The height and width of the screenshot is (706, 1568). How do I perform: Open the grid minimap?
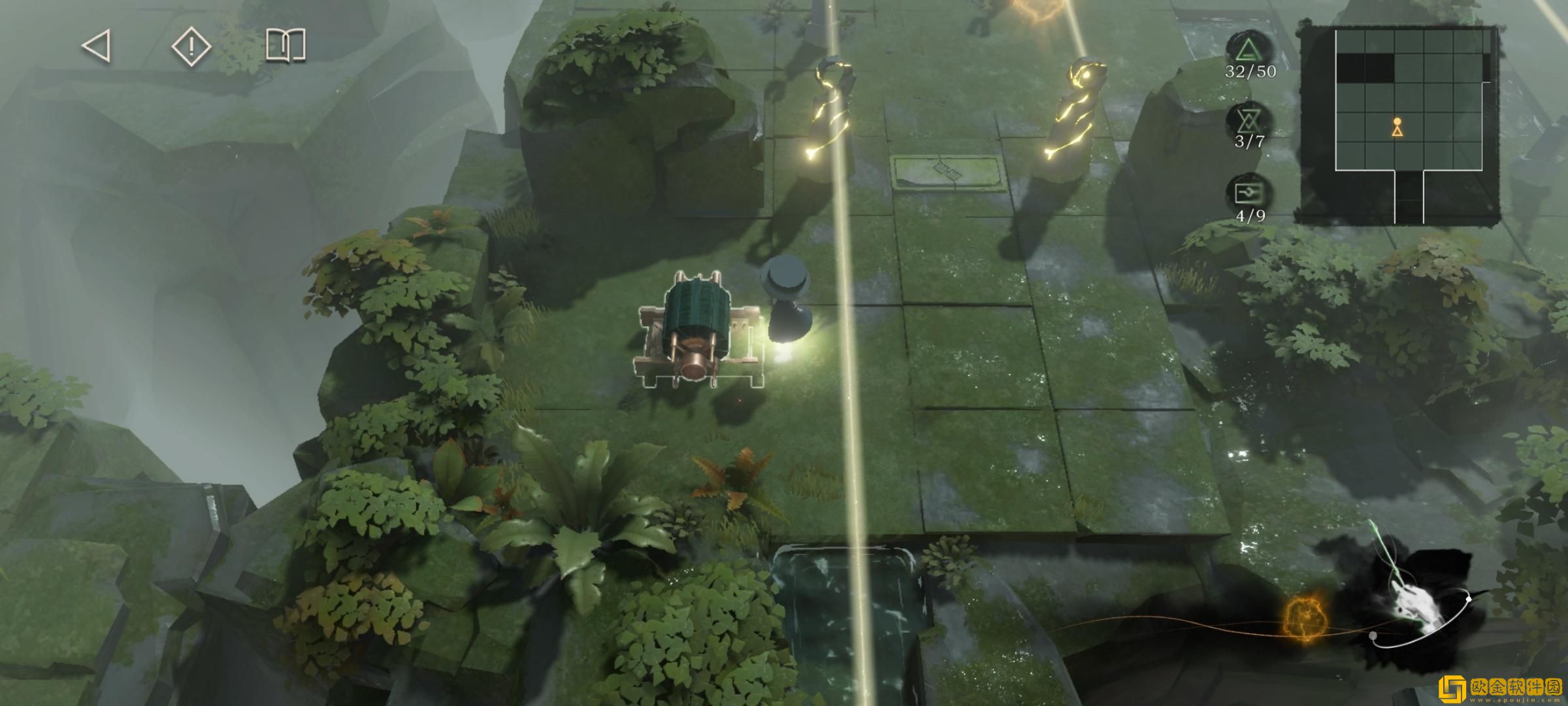[1398, 124]
